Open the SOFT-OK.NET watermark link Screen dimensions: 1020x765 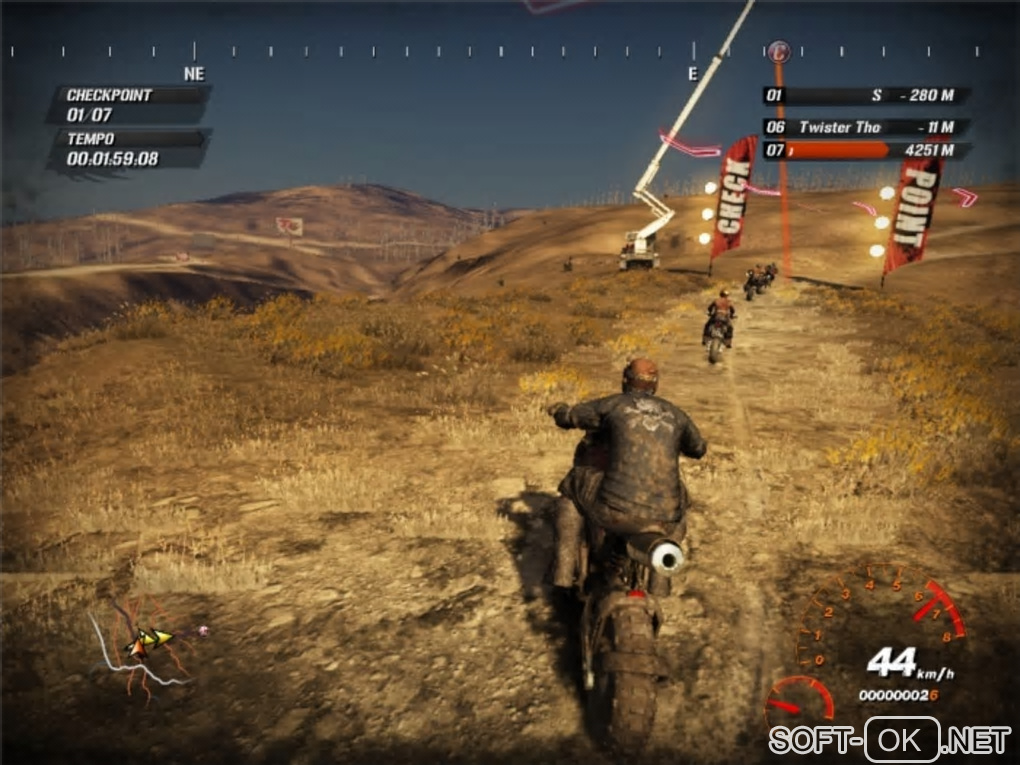tap(890, 740)
